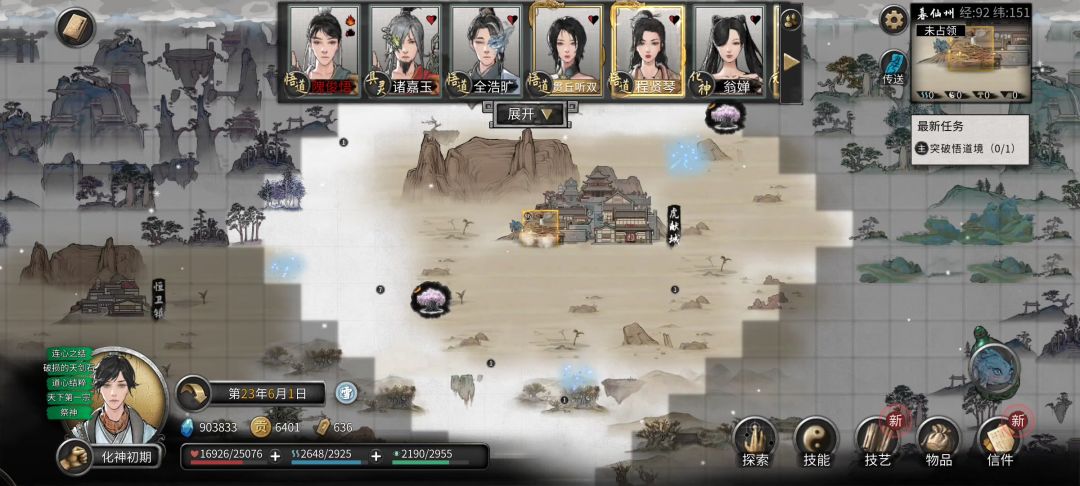The image size is (1080, 486).
Task: Click the arrow to show more characters
Action: click(x=790, y=61)
